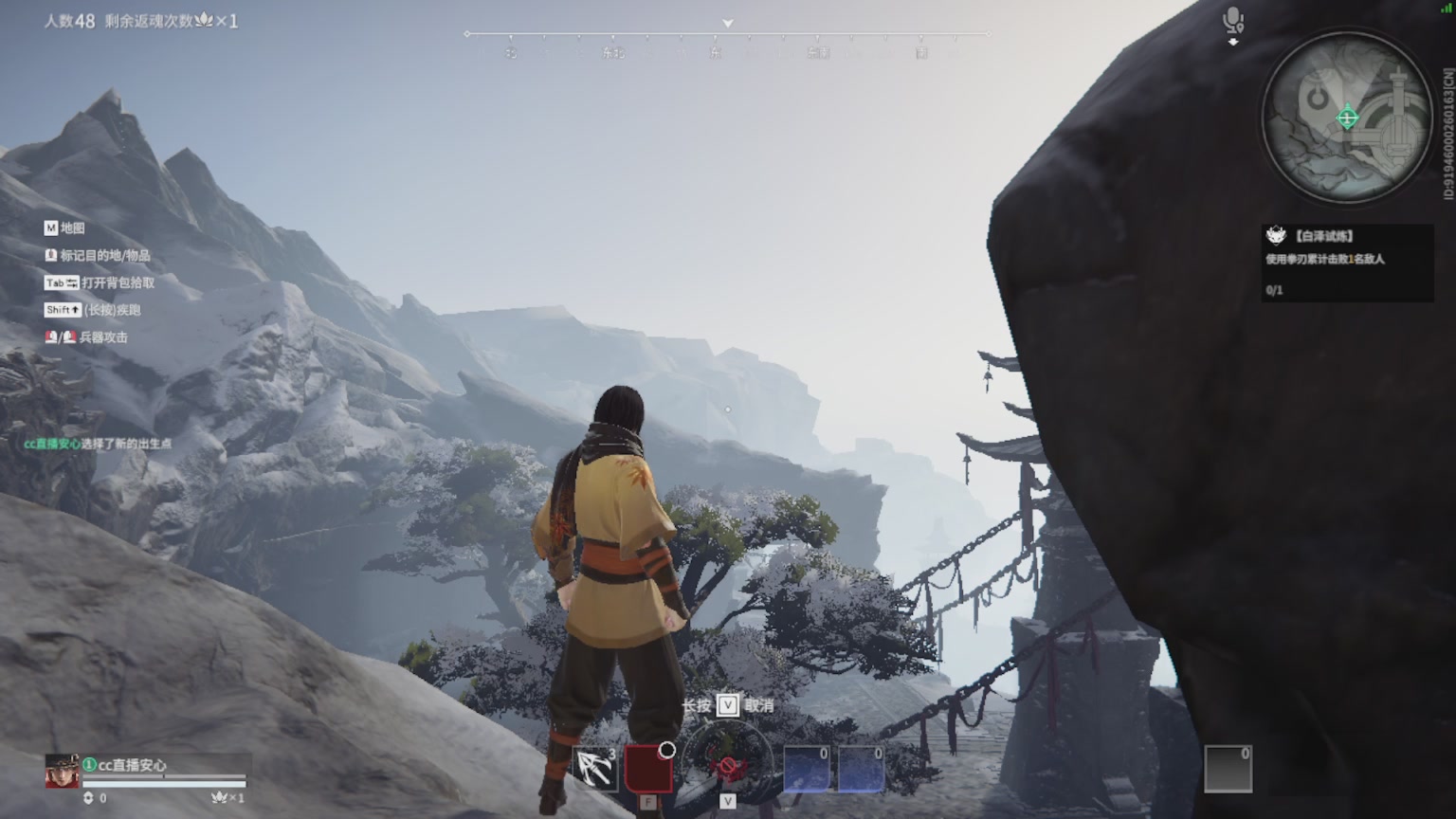The image size is (1456, 819).
Task: Open the 白泽试炼 quest tracker
Action: point(1346,262)
